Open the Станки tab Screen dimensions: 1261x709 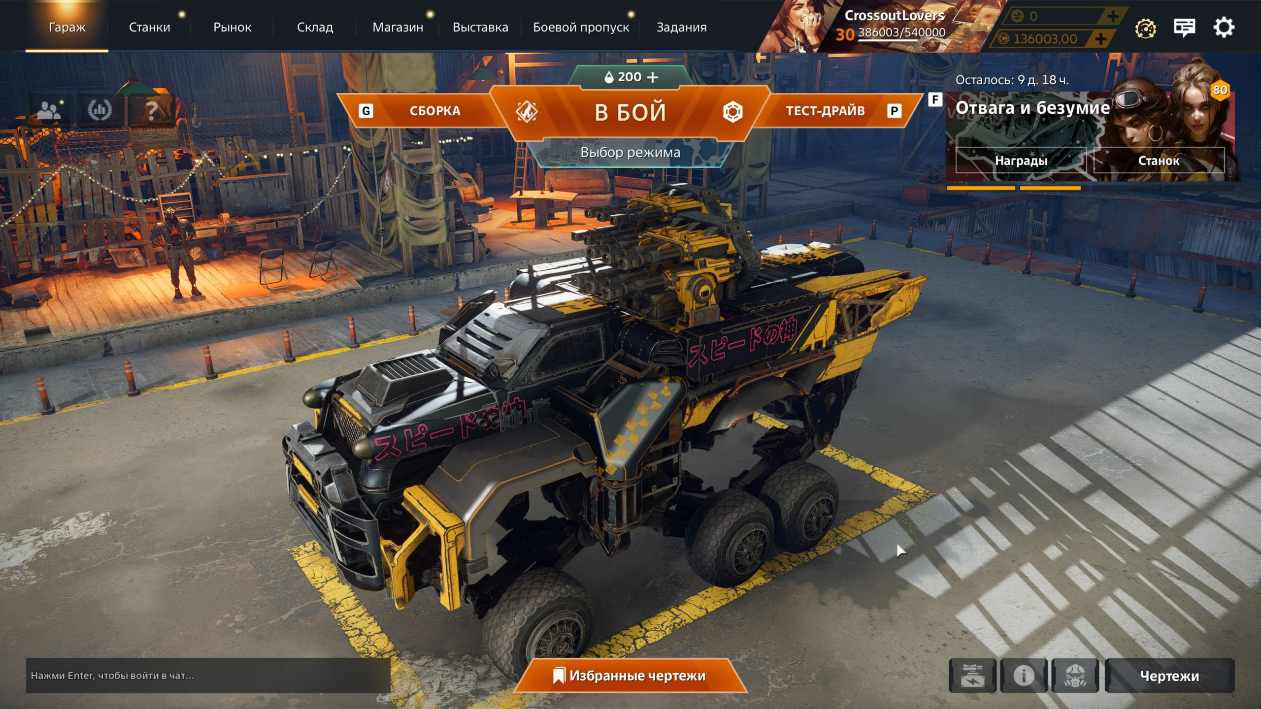coord(149,27)
